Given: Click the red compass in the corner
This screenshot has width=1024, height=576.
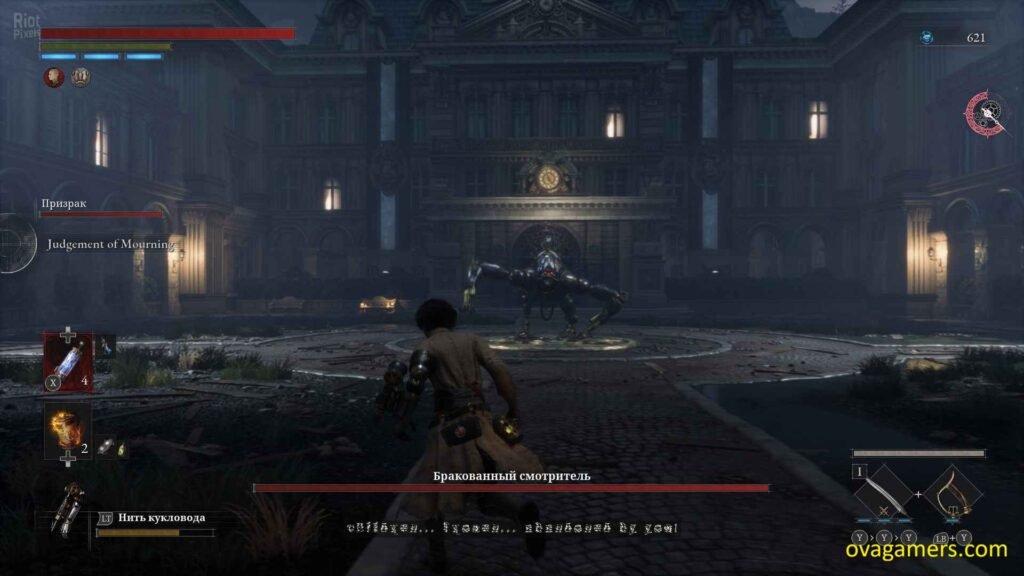Looking at the screenshot, I should tap(985, 114).
